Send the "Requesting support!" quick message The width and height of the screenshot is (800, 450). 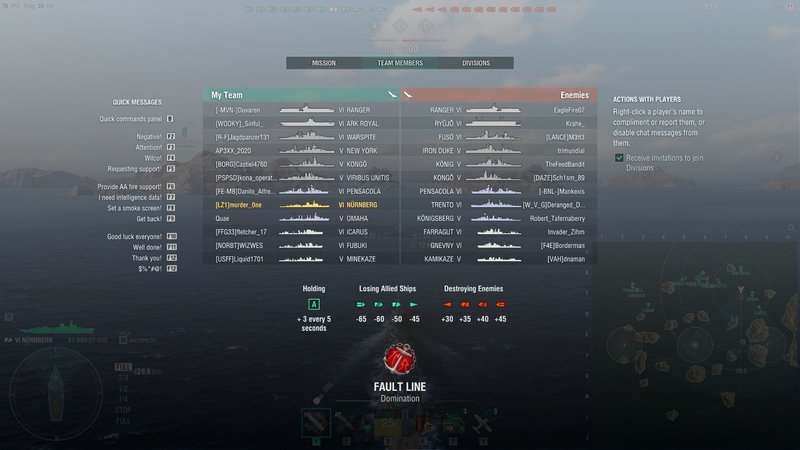coord(142,169)
